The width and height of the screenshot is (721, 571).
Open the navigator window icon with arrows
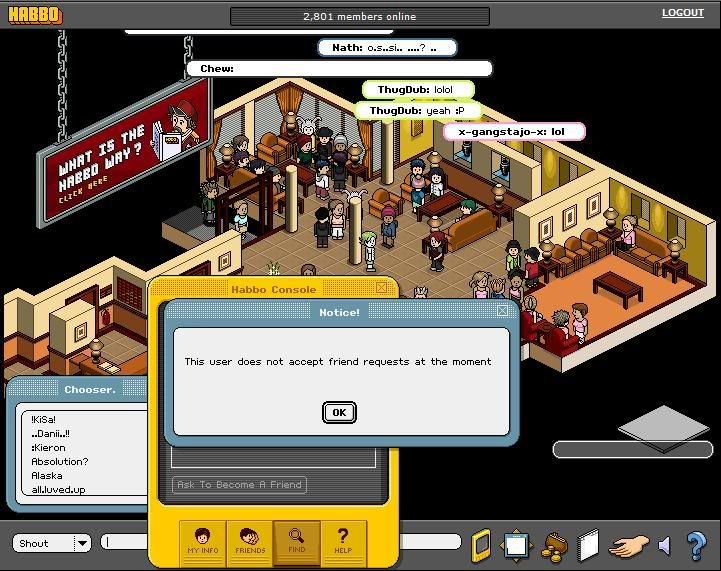[516, 545]
